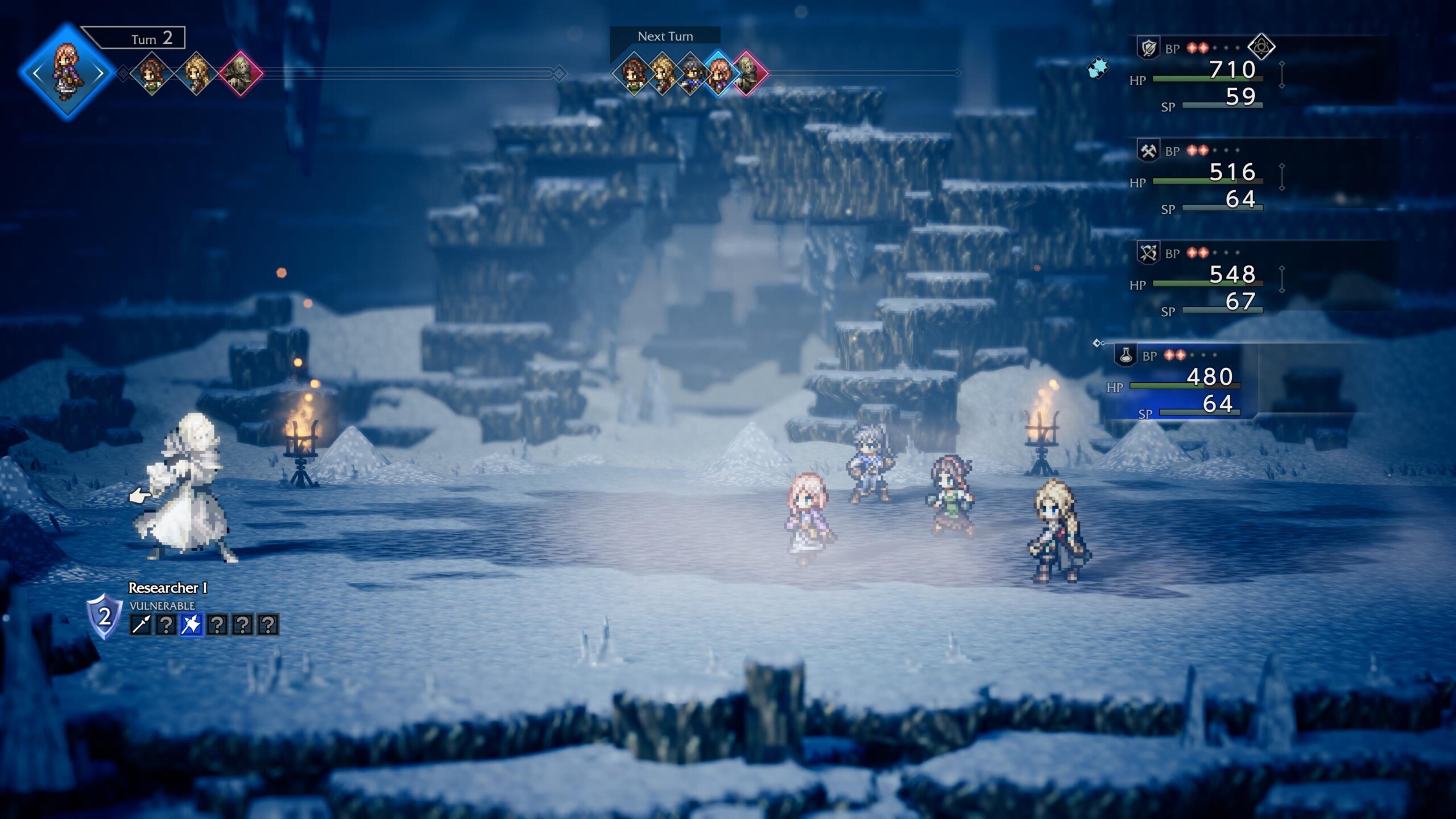Image resolution: width=1456 pixels, height=819 pixels.
Task: Click the flask job icon on the active panel
Action: click(x=1125, y=355)
